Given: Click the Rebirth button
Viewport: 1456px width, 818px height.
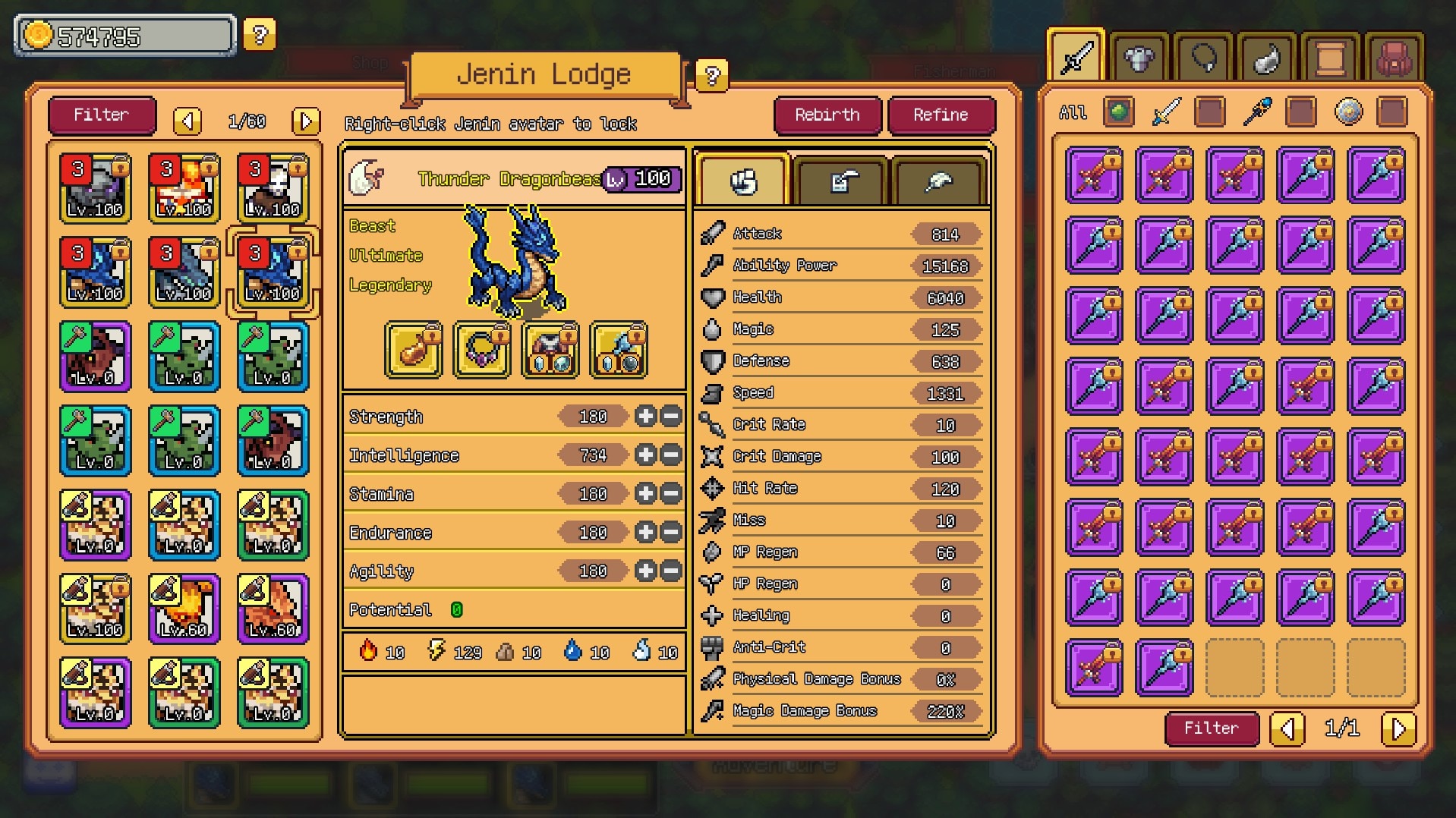Looking at the screenshot, I should point(827,115).
